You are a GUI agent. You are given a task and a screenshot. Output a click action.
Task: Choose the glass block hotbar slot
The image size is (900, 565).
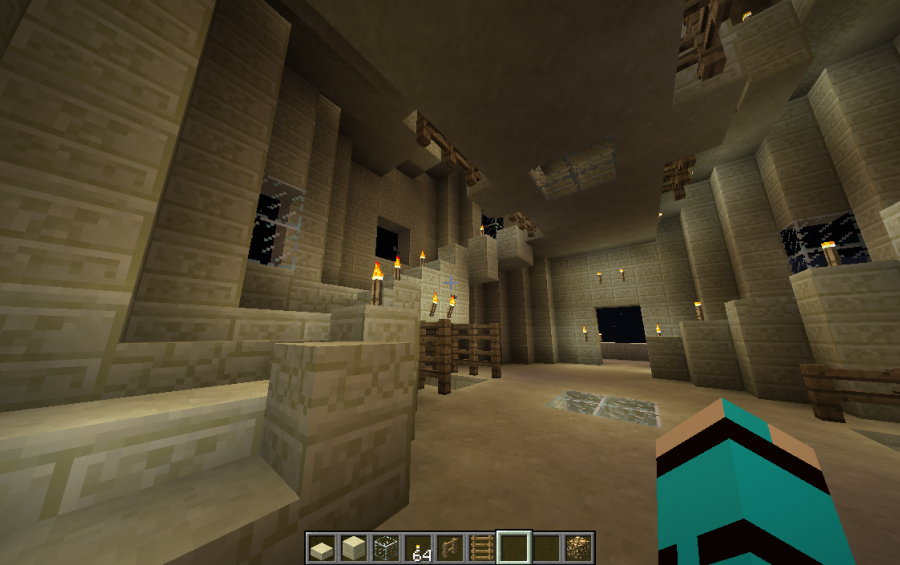click(x=385, y=548)
